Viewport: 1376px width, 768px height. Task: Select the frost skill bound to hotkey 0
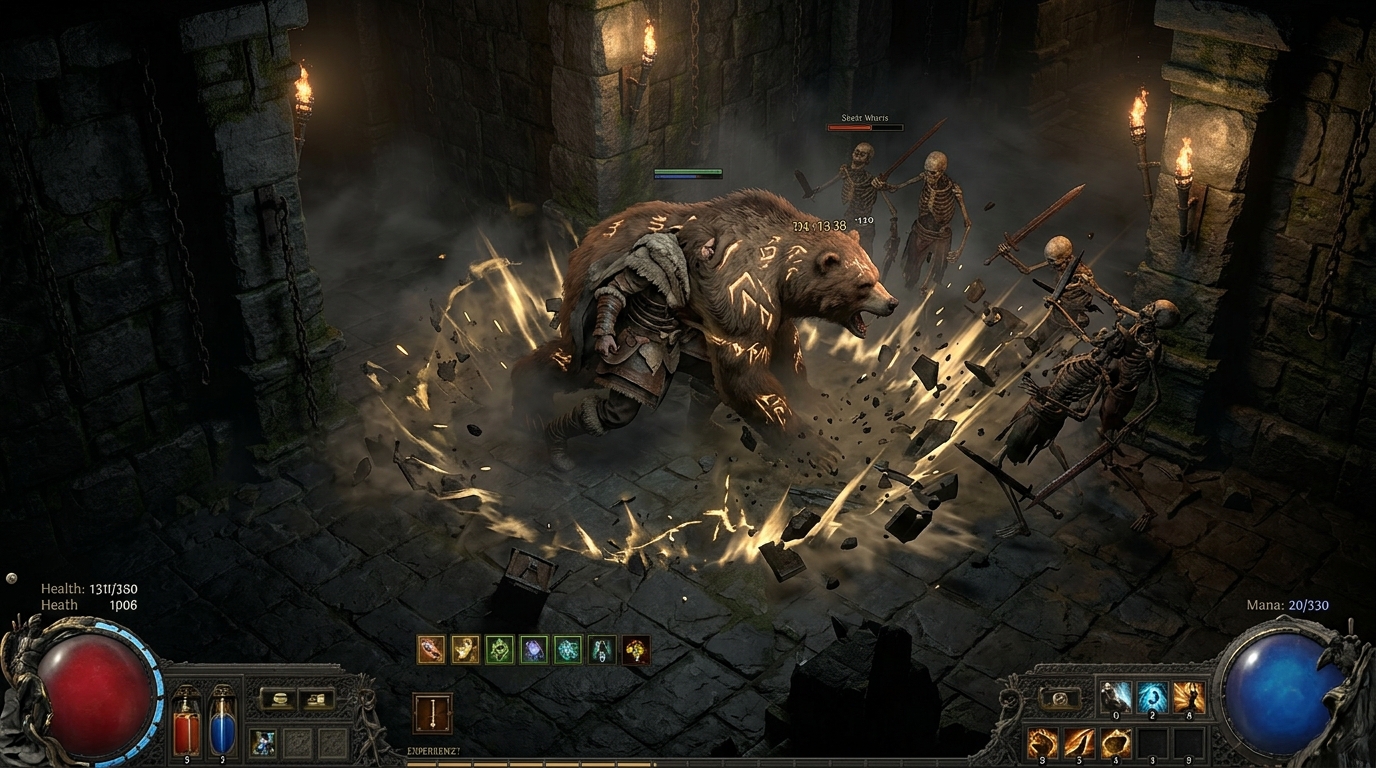point(1115,697)
